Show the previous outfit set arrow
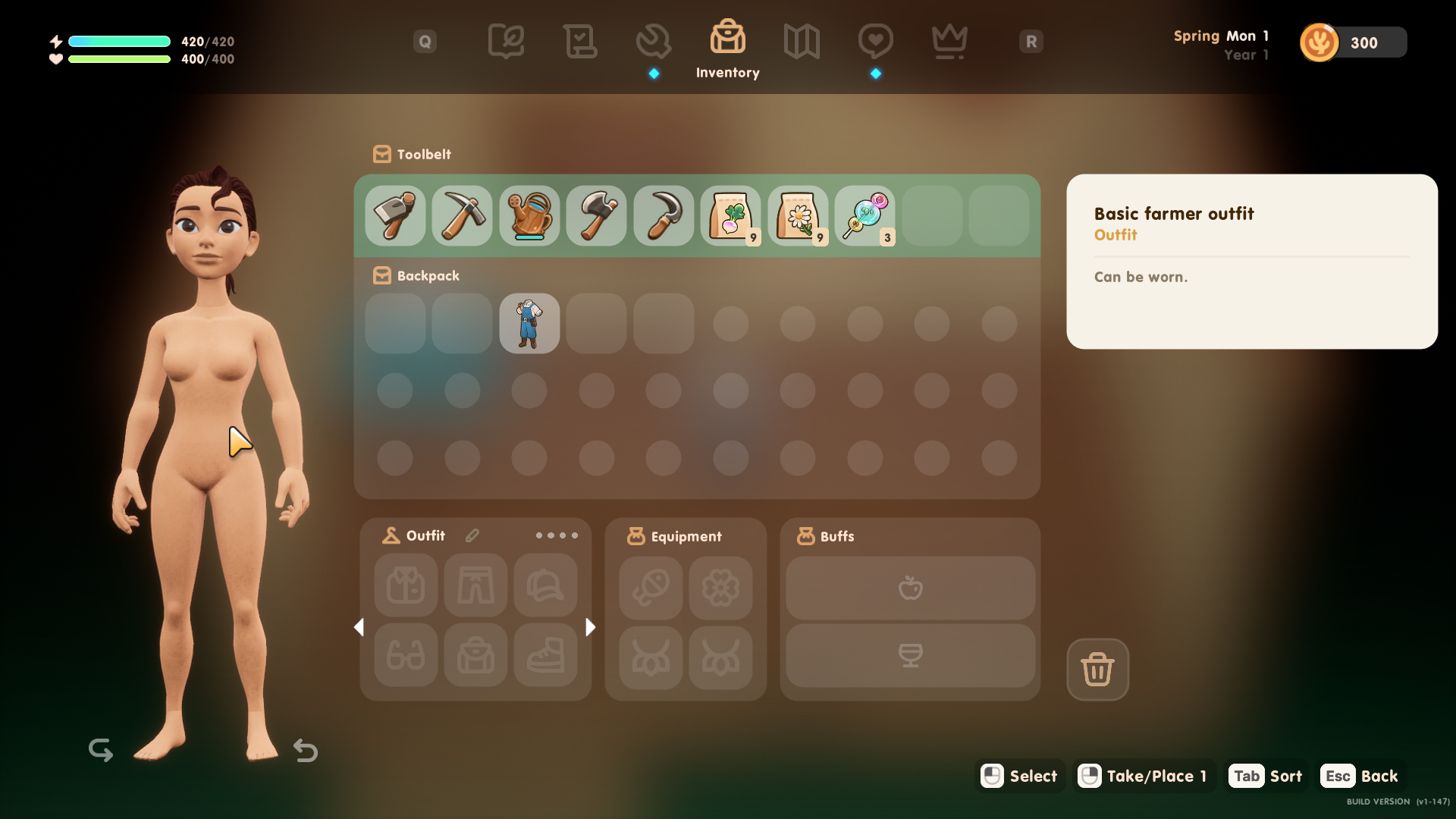The width and height of the screenshot is (1456, 819). point(359,627)
